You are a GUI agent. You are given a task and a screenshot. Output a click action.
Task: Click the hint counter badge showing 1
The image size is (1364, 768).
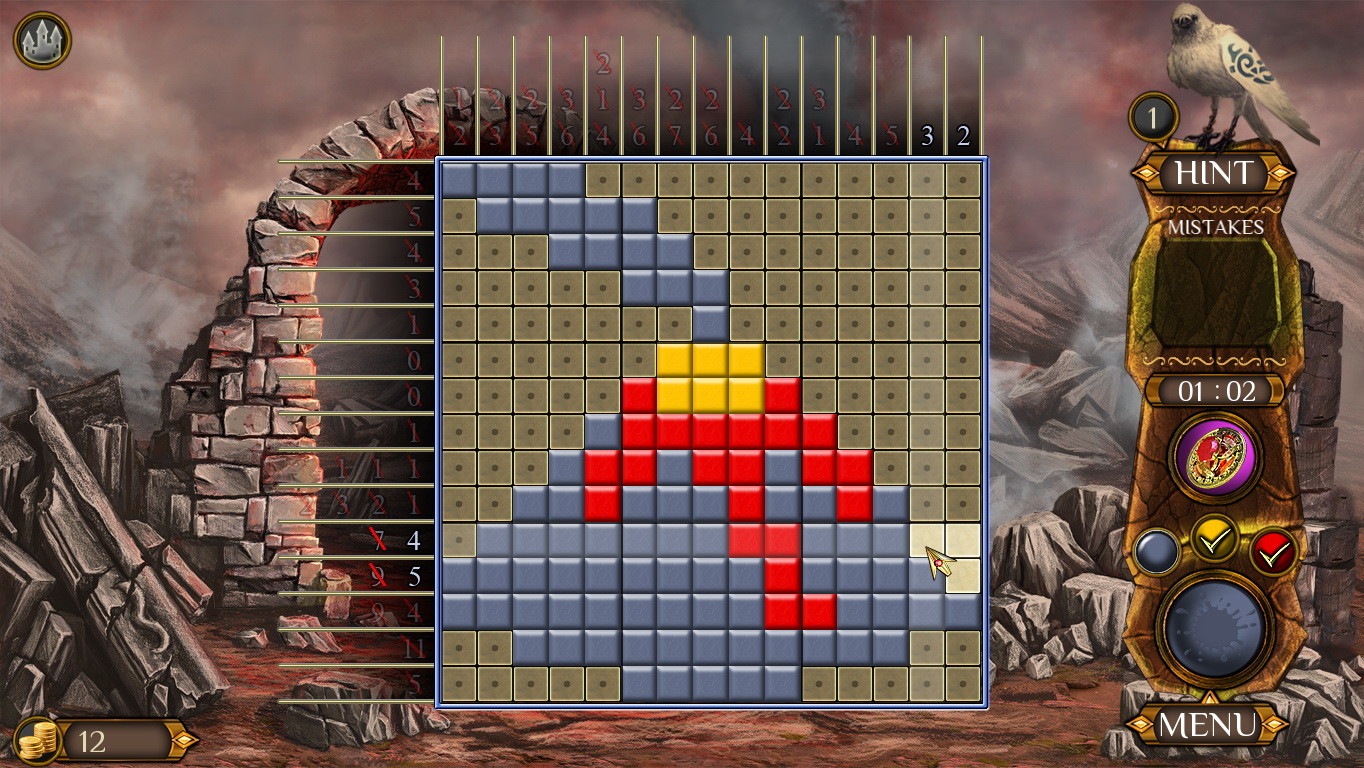point(1152,116)
